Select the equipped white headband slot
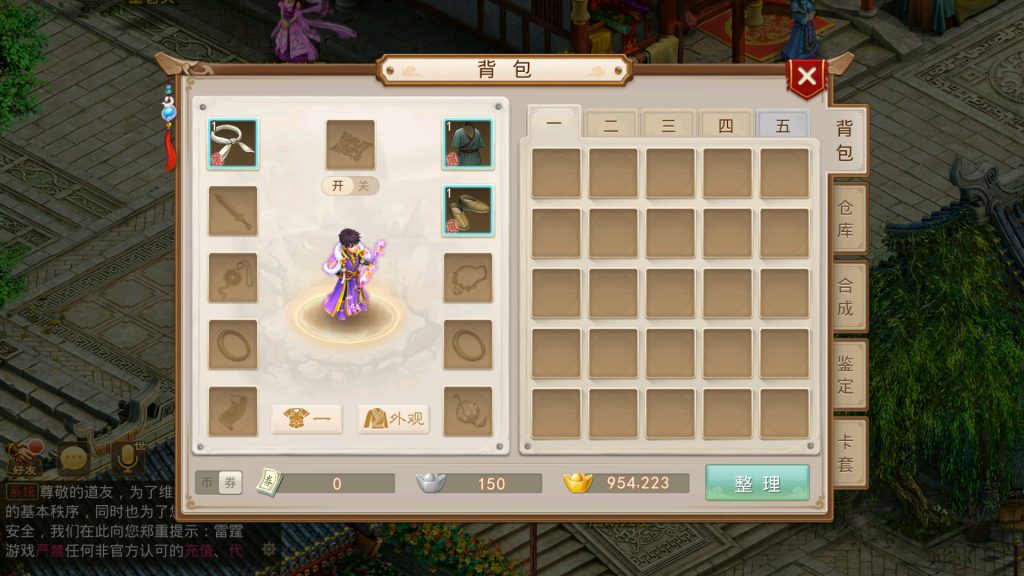1024x576 pixels. tap(233, 144)
